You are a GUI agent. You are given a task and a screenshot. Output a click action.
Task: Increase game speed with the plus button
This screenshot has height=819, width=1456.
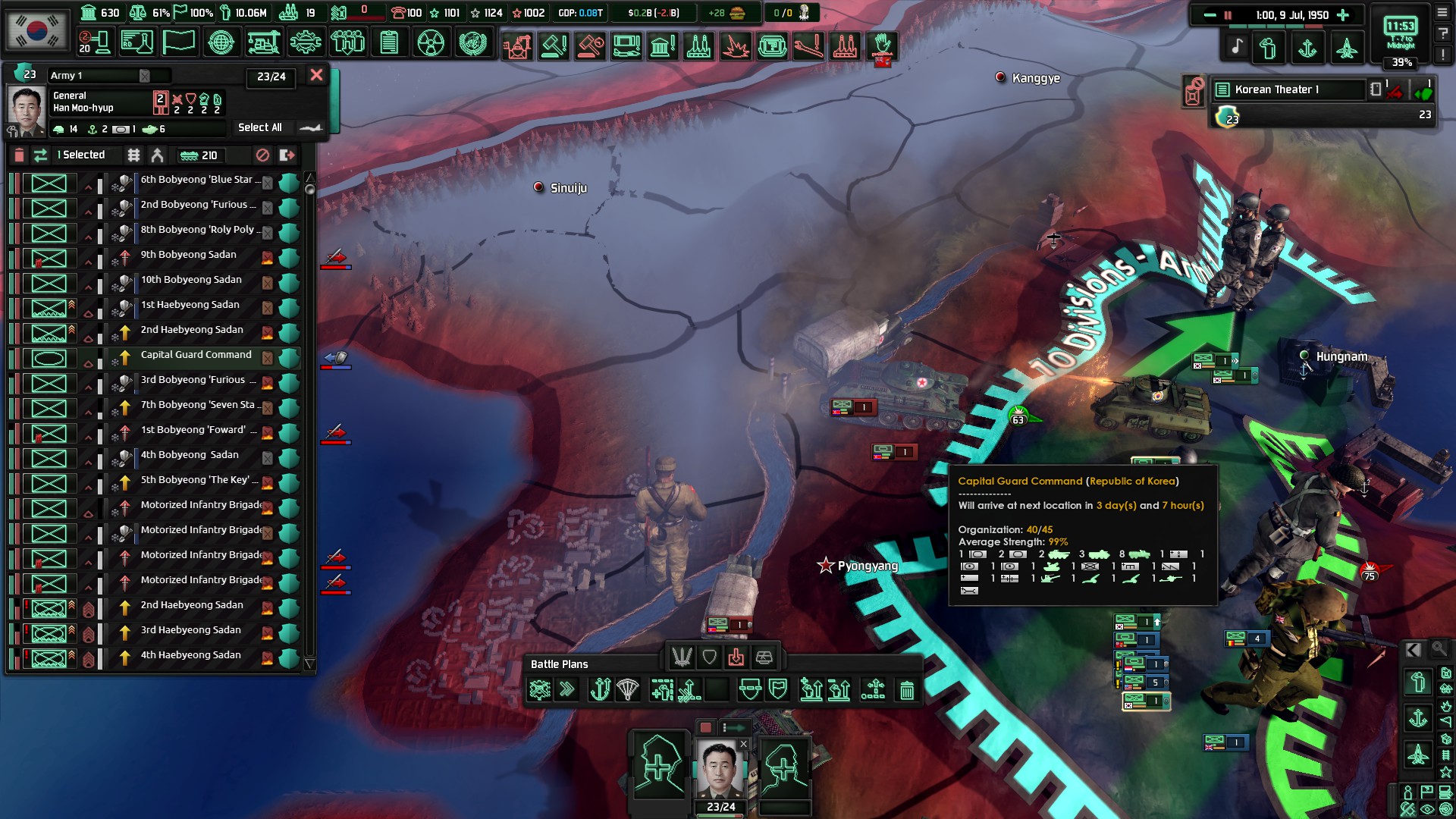(1343, 15)
